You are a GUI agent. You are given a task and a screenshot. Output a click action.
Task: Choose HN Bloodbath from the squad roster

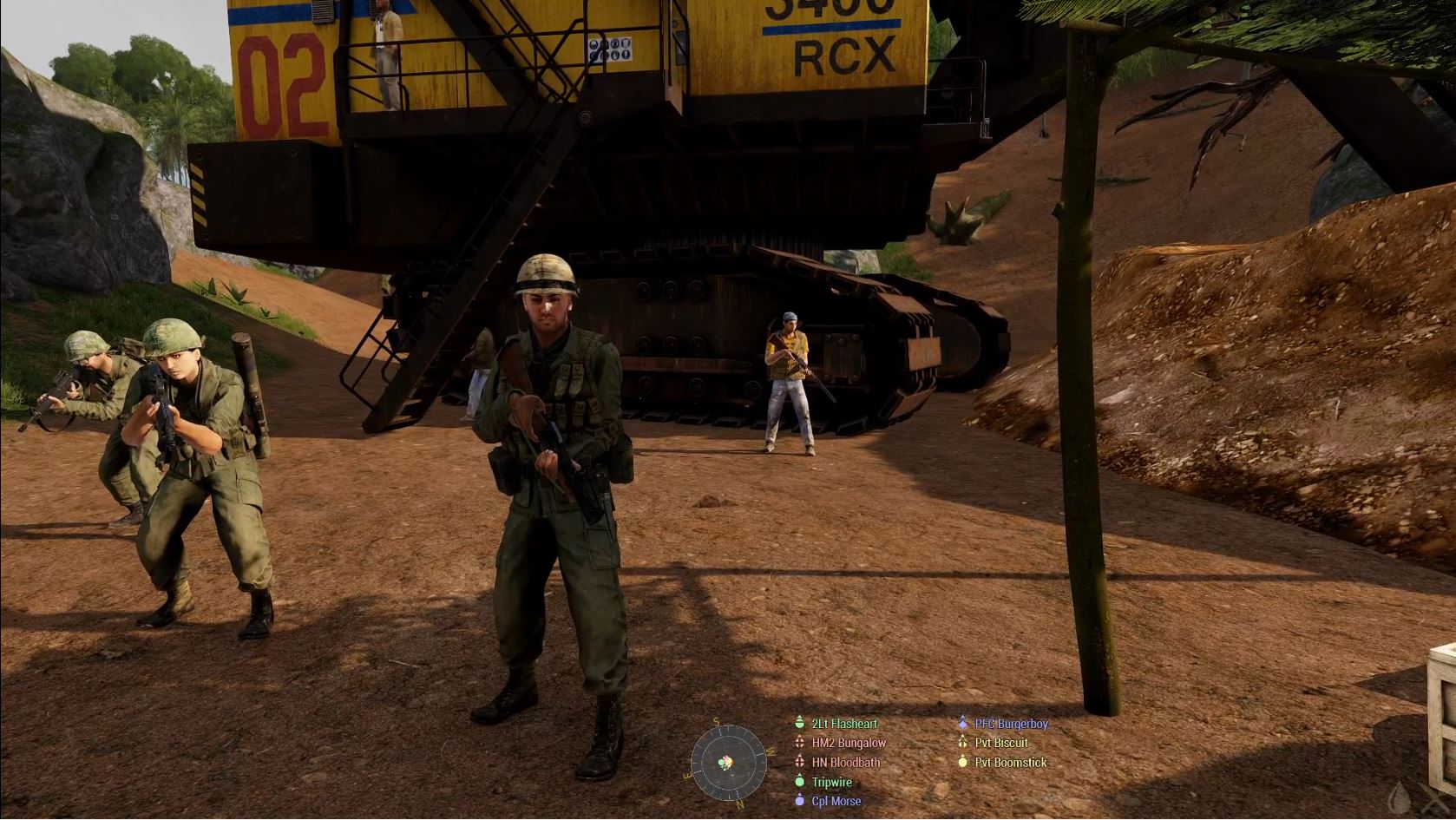845,763
